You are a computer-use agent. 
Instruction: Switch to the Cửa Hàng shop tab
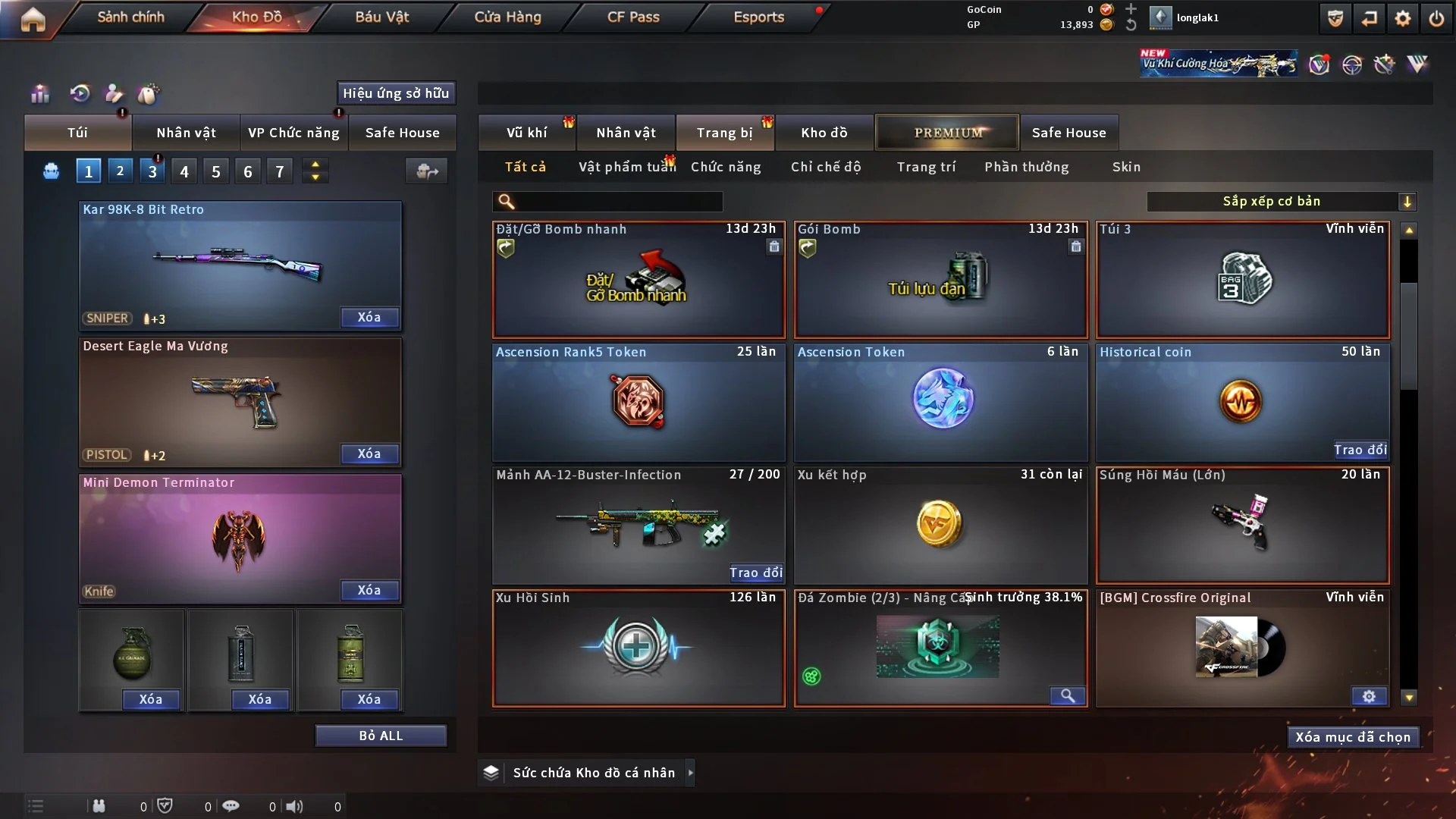pos(507,17)
